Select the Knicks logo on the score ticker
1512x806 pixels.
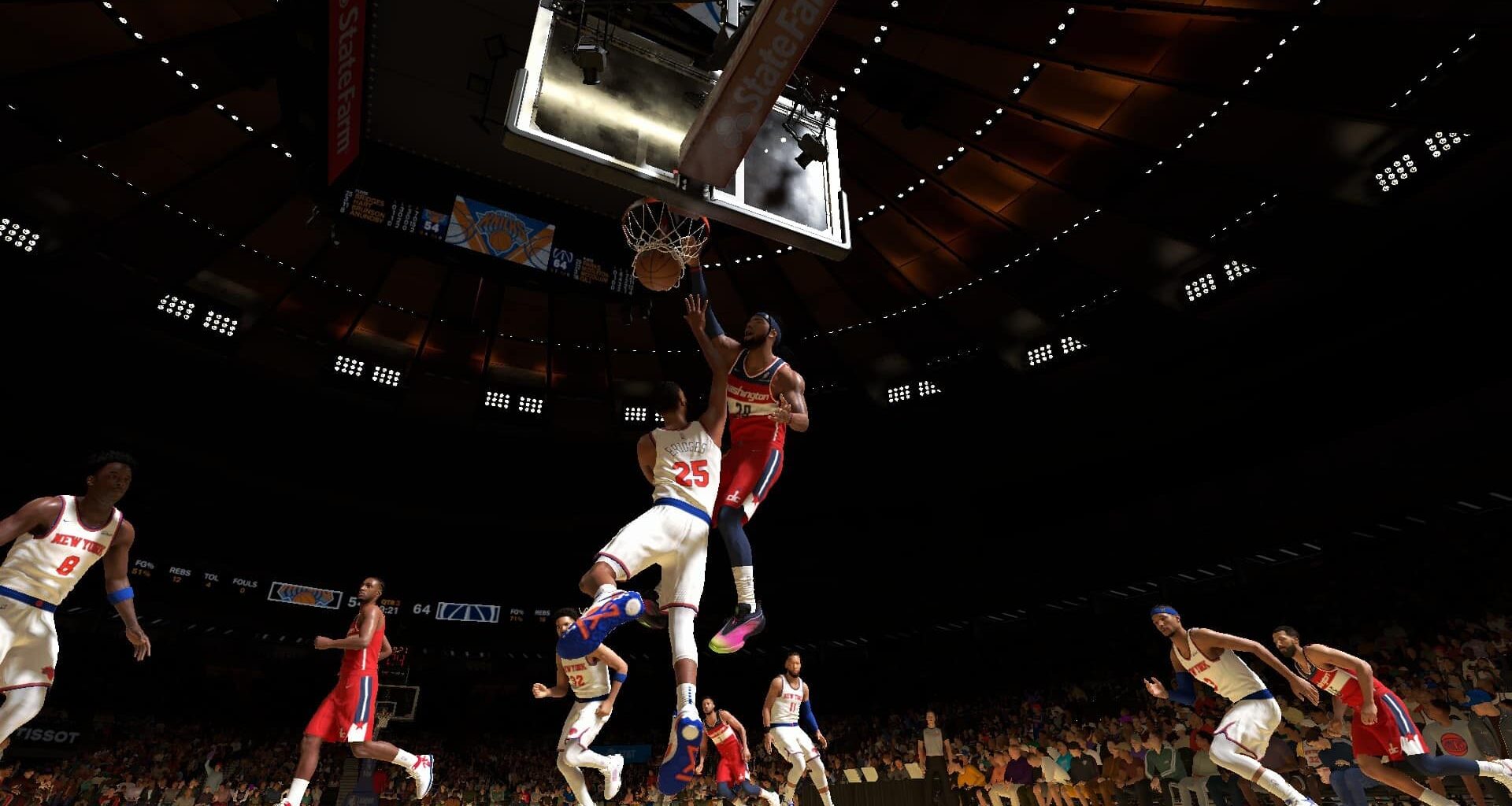[306, 594]
